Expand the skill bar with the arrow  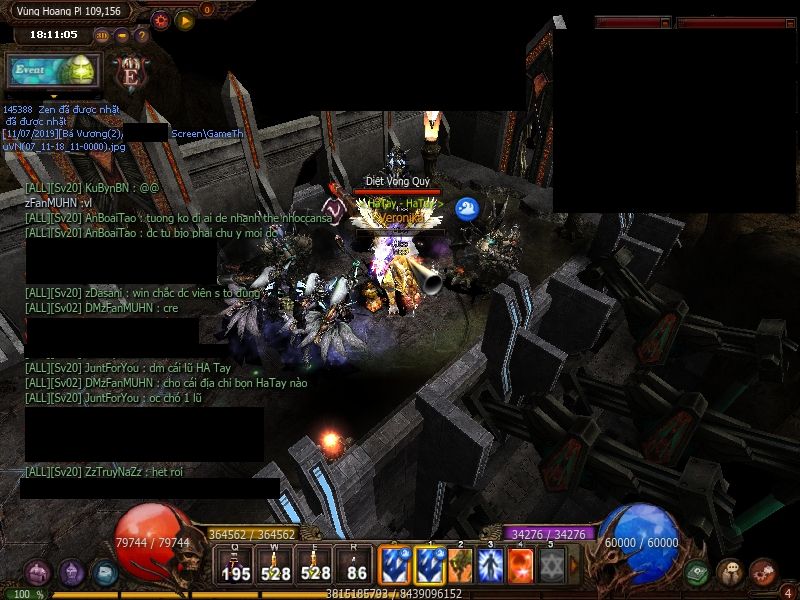click(575, 565)
